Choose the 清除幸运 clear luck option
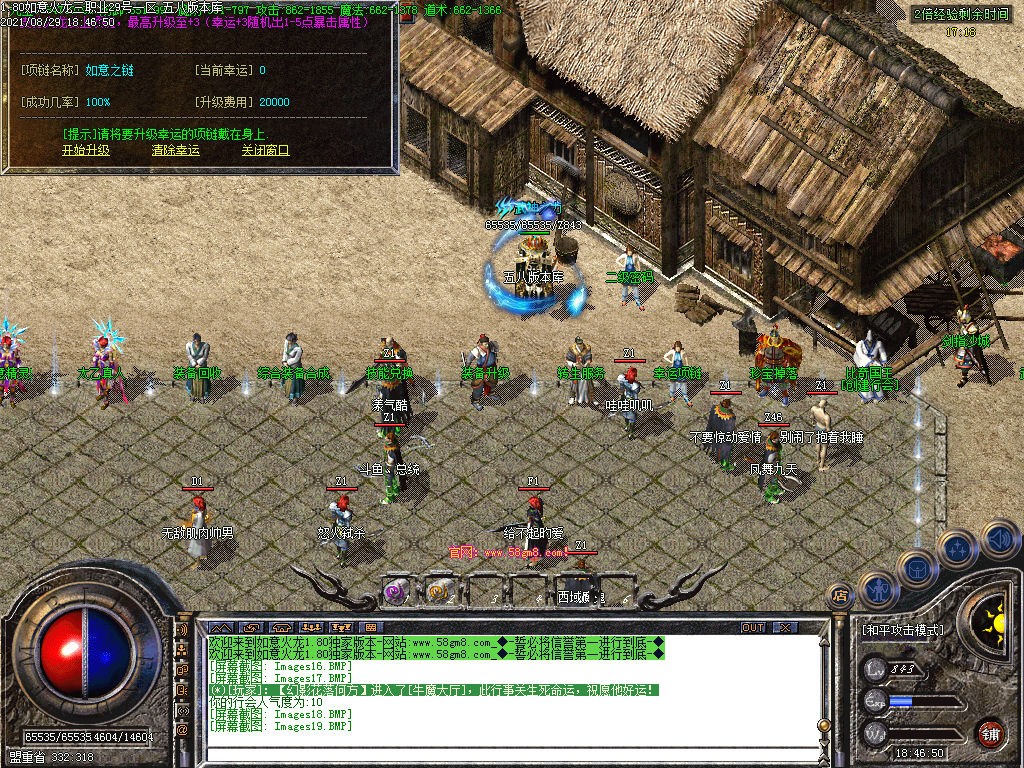The height and width of the screenshot is (768, 1024). pyautogui.click(x=175, y=150)
